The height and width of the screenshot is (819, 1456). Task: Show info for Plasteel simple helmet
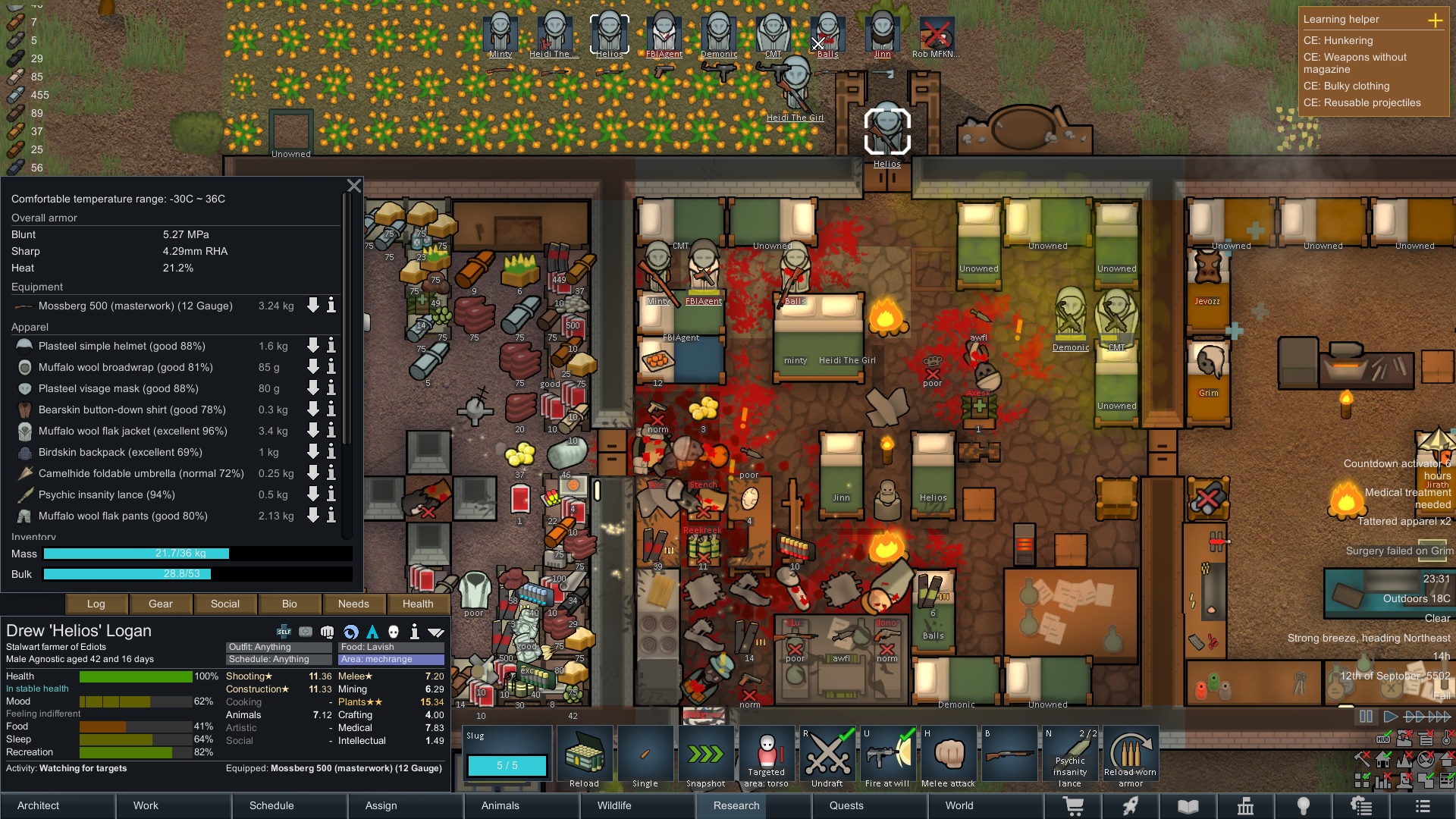pos(331,346)
